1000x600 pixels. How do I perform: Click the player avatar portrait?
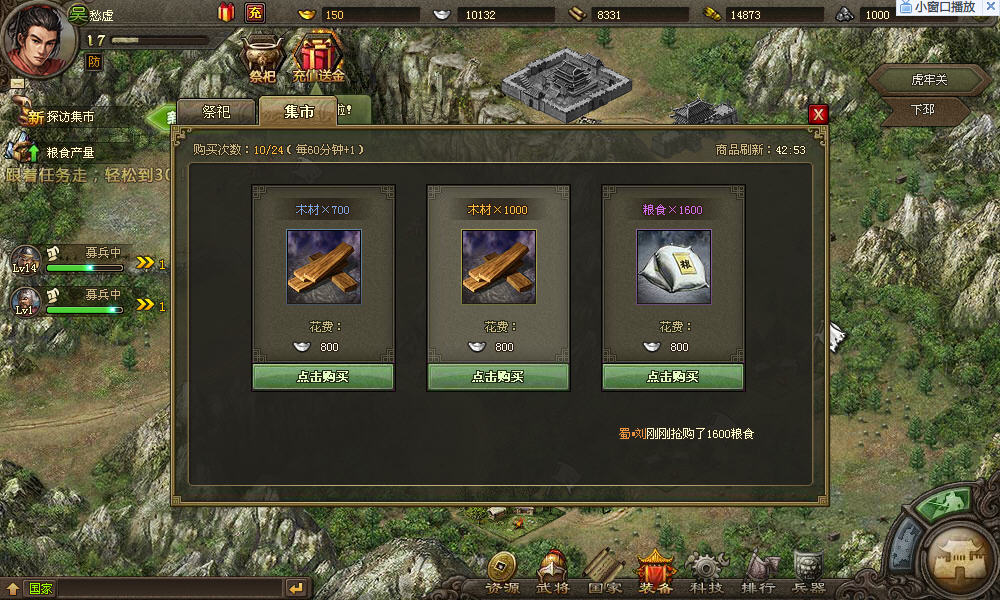[x=39, y=36]
